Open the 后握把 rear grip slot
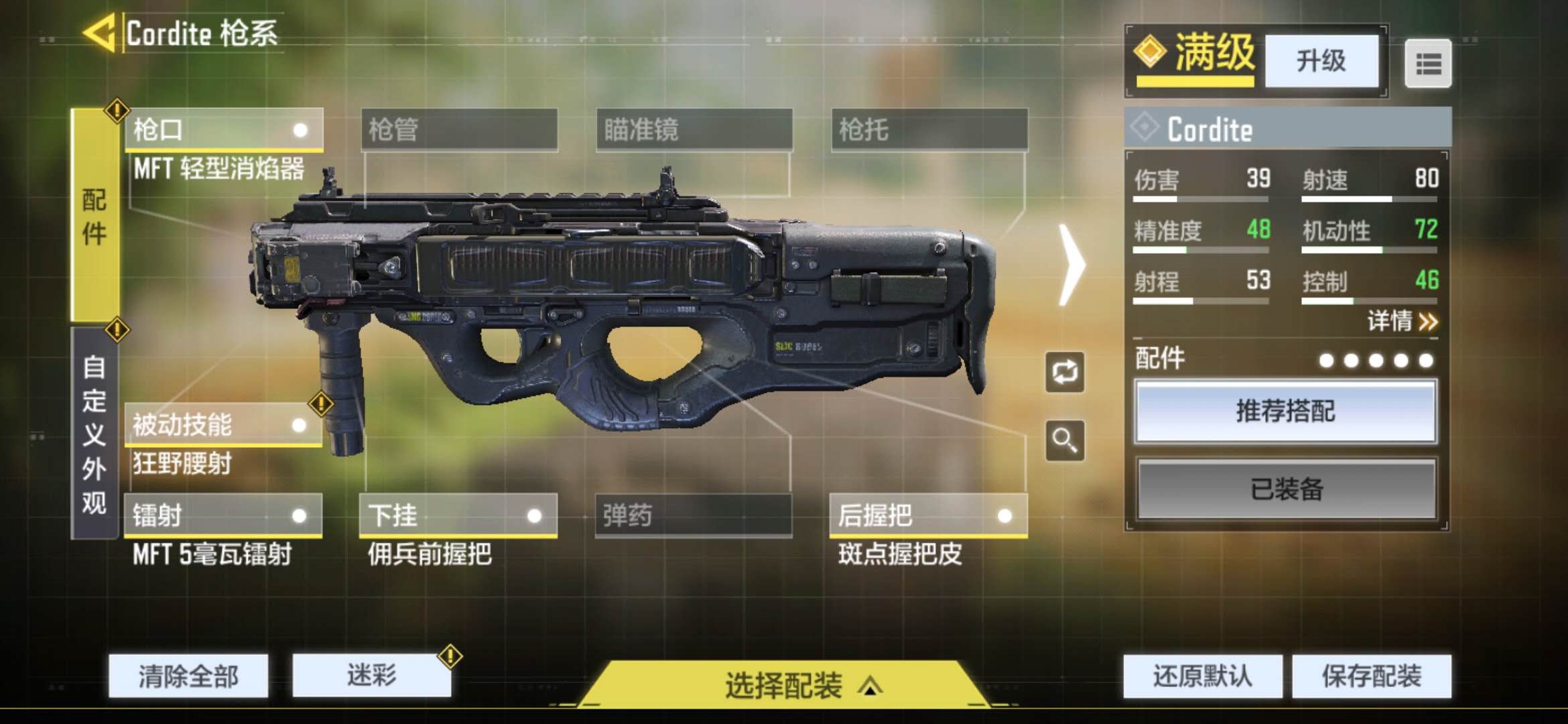 928,516
